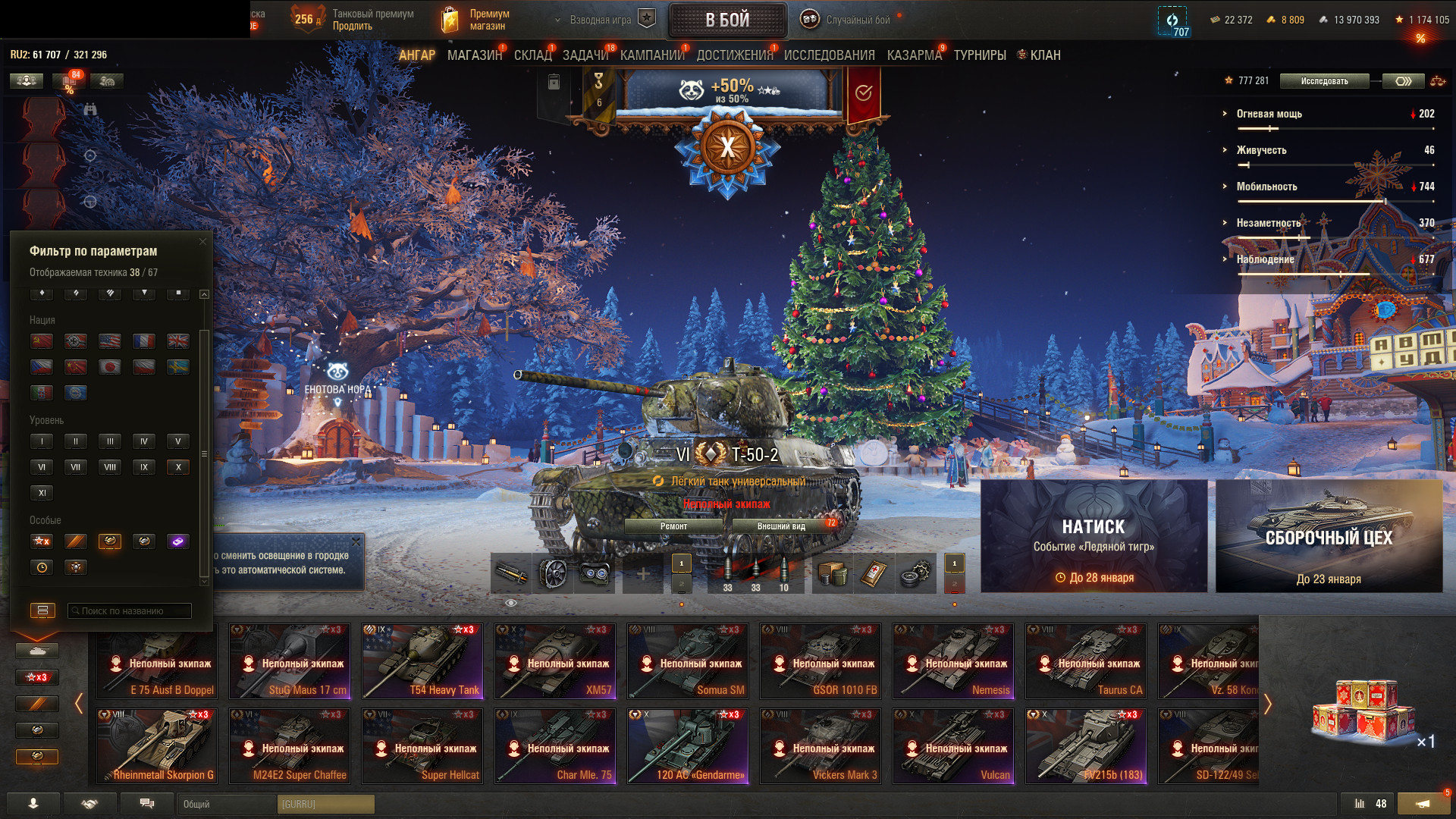The height and width of the screenshot is (819, 1456).
Task: Type in the vehicle name search field
Action: [x=130, y=611]
